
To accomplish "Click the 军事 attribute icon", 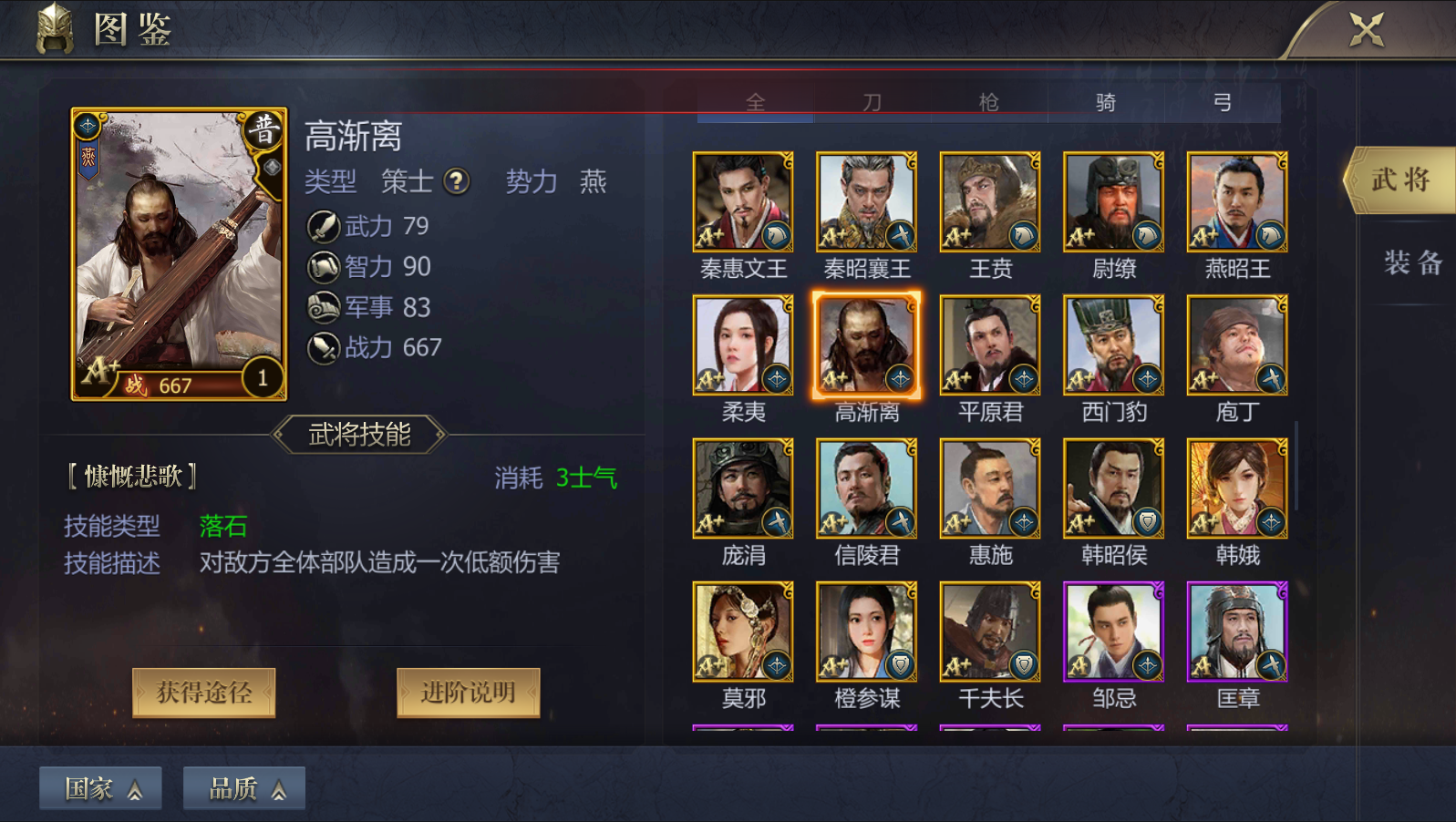I will click(x=322, y=307).
